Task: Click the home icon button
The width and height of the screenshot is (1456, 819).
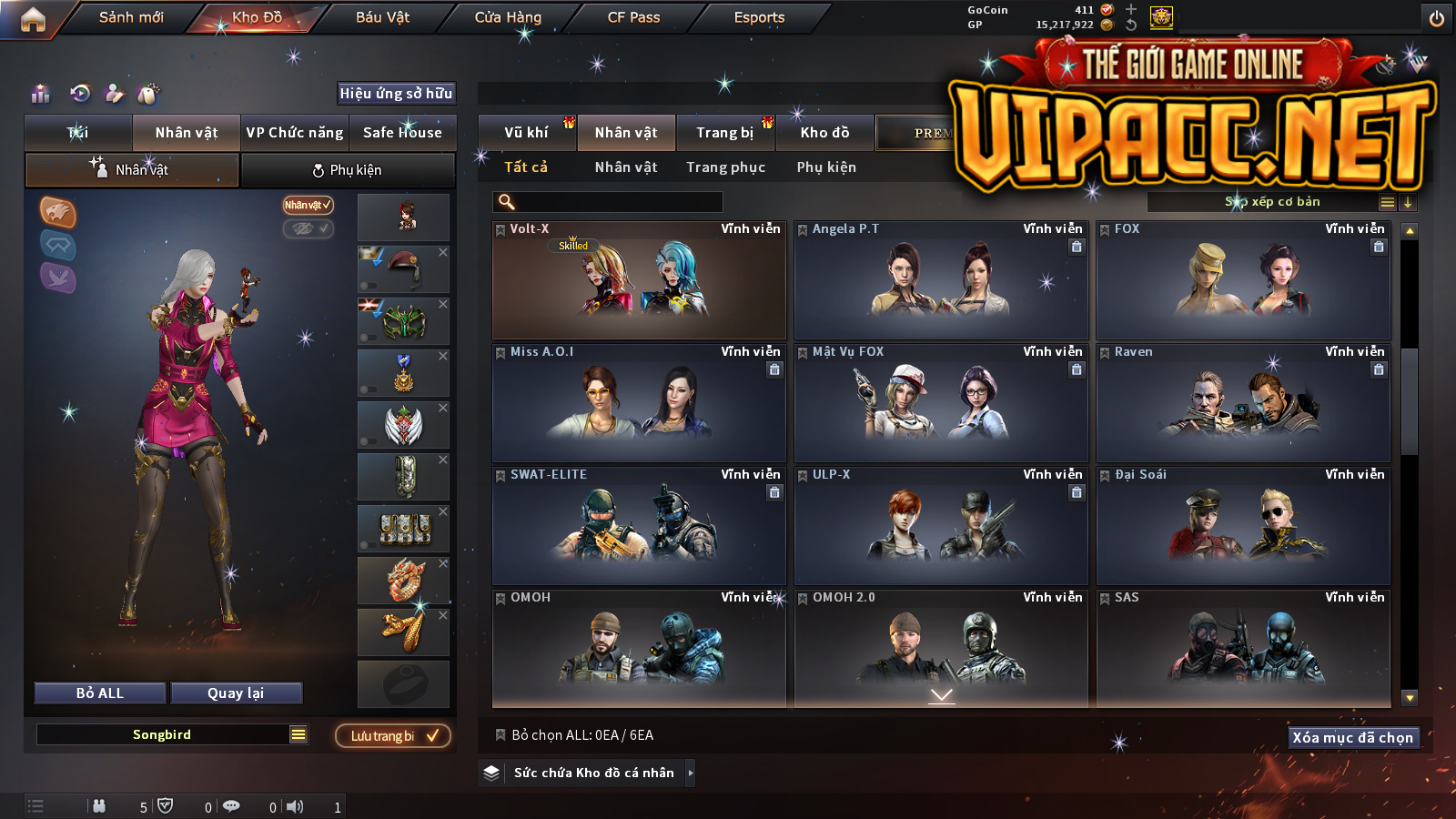Action: 33,19
